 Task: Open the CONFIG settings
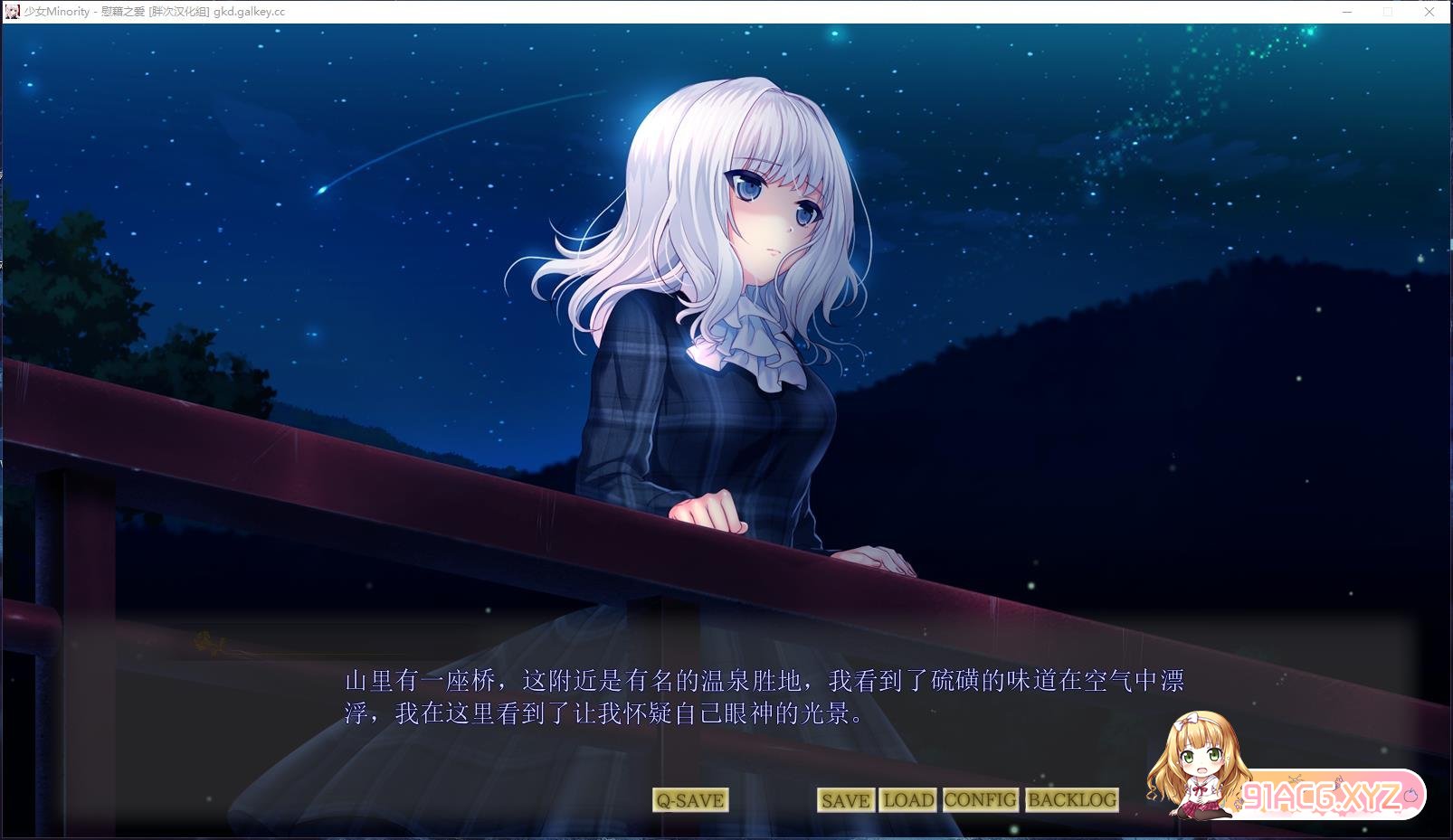point(979,799)
